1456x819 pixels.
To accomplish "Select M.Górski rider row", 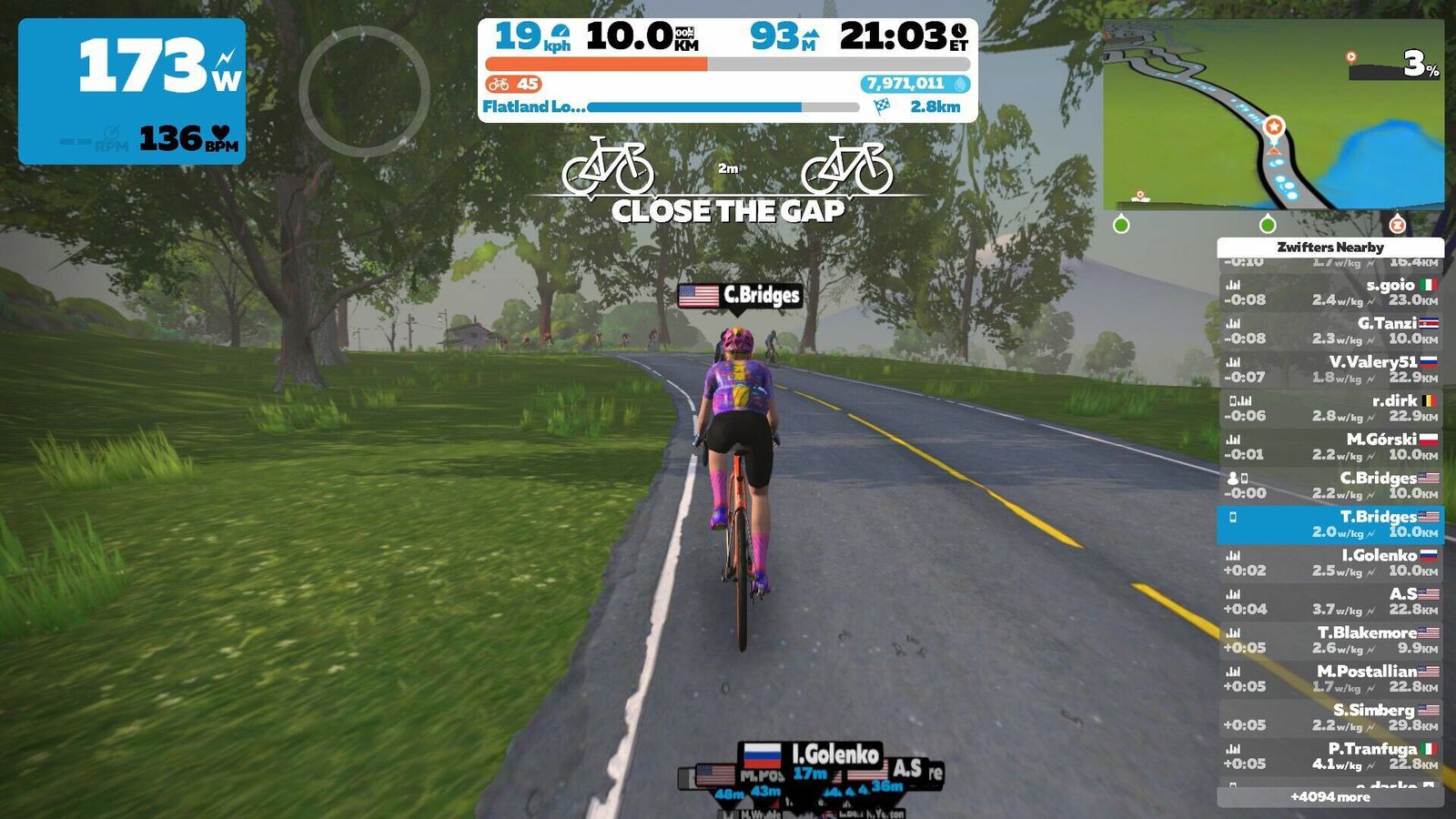I will (1330, 447).
